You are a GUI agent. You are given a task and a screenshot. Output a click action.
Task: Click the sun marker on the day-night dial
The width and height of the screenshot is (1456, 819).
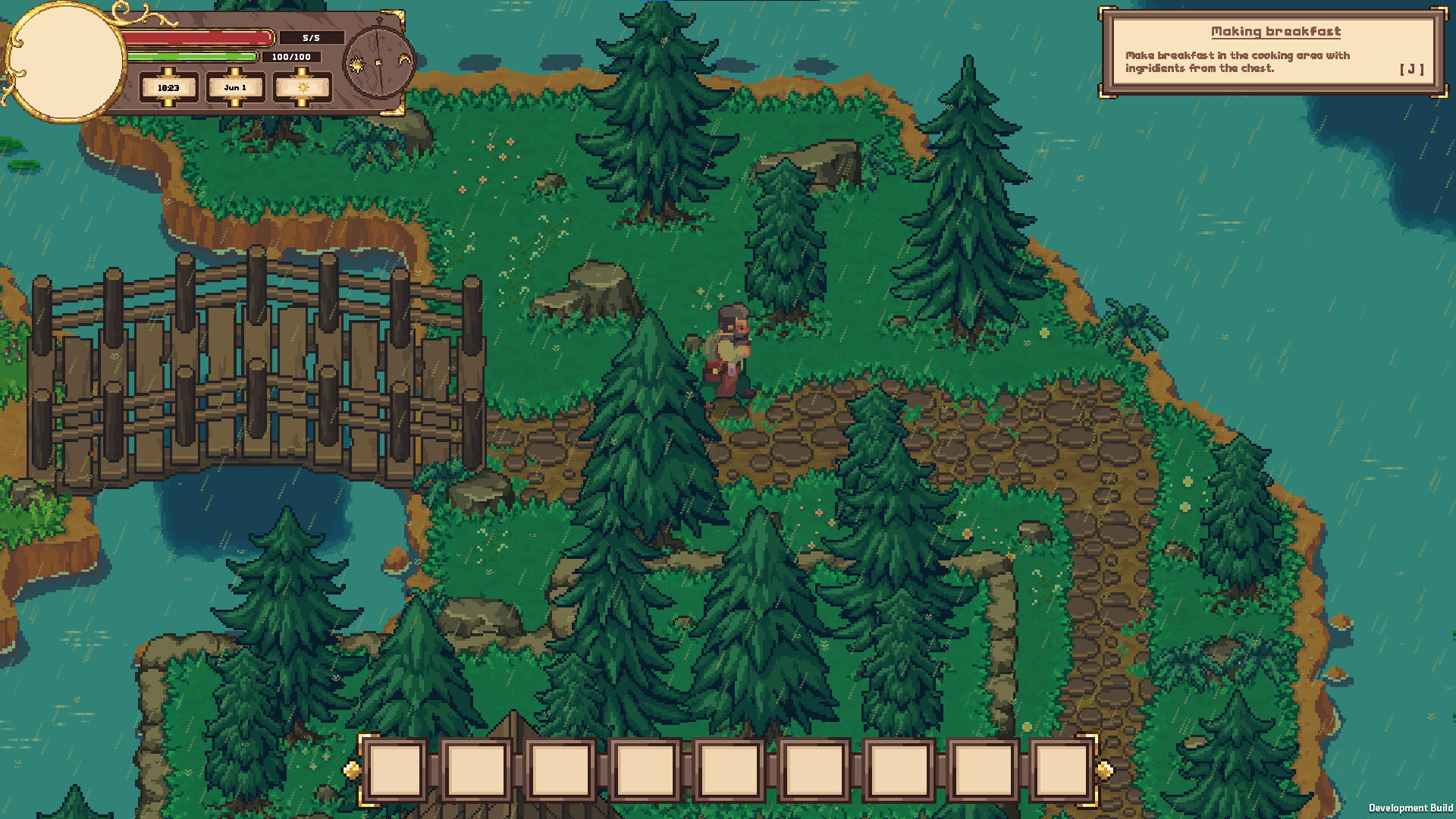coord(356,64)
